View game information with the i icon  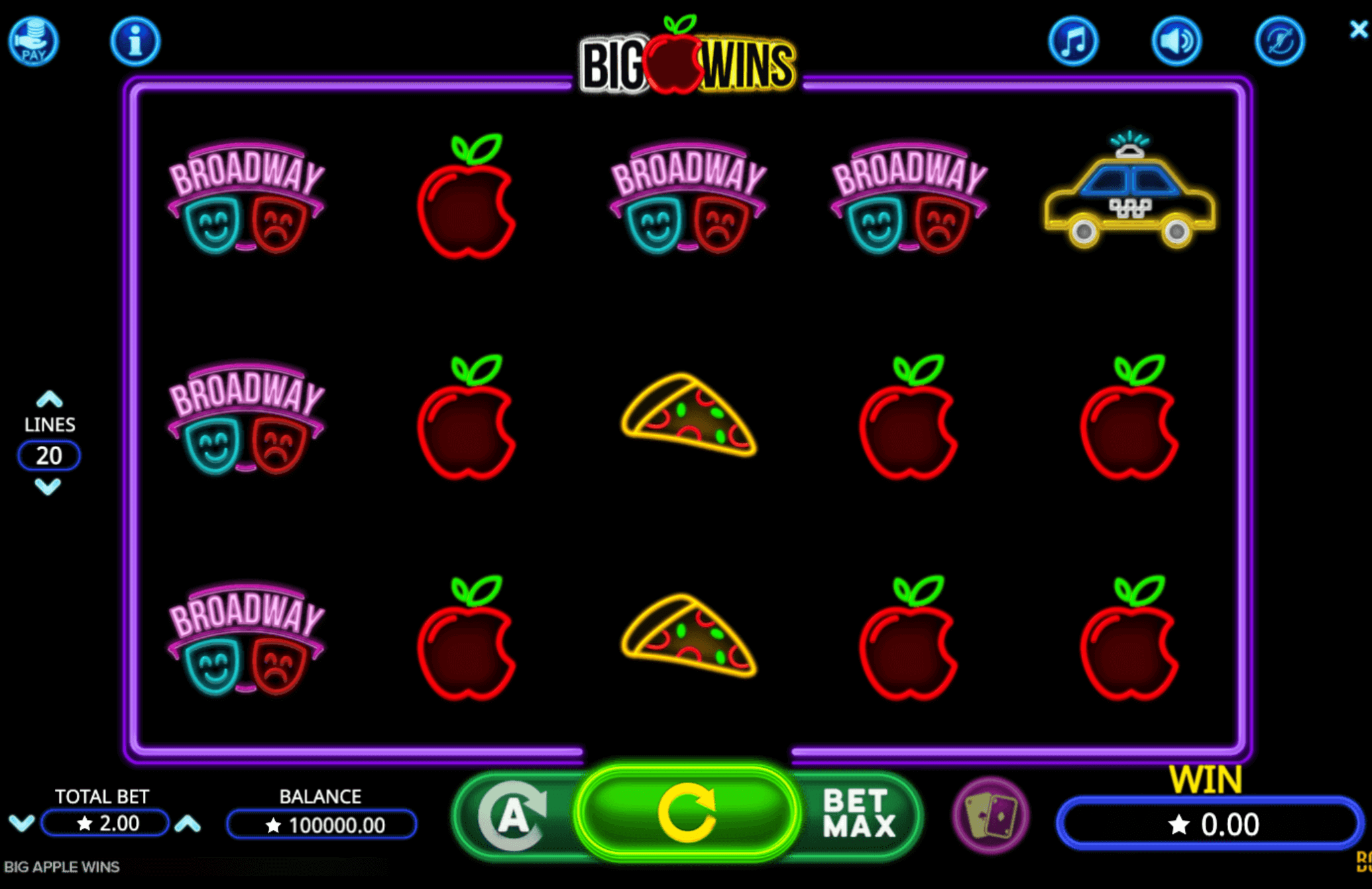pyautogui.click(x=135, y=40)
